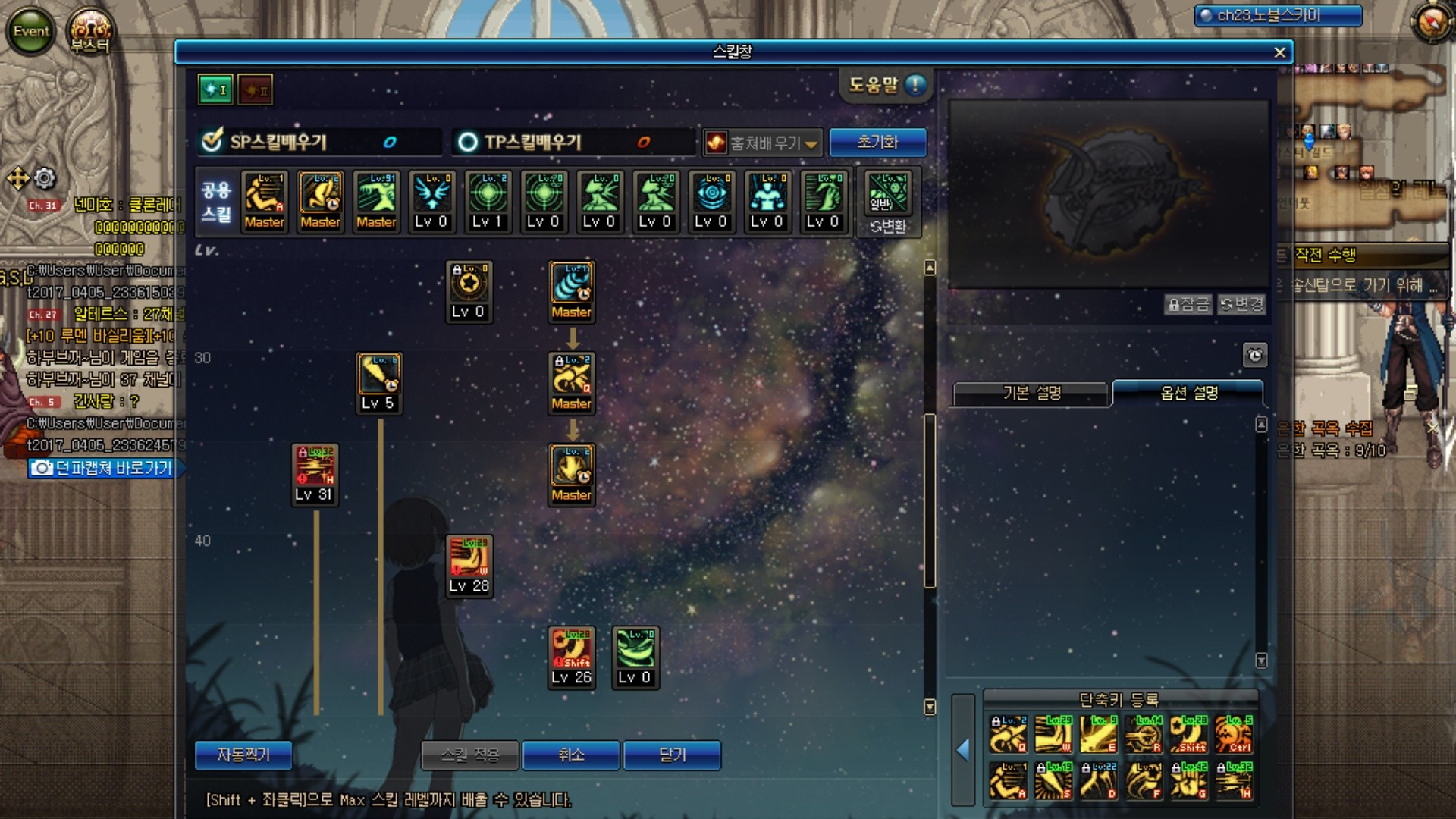
Task: Switch to the 기본 설명 tab
Action: coord(1031,393)
